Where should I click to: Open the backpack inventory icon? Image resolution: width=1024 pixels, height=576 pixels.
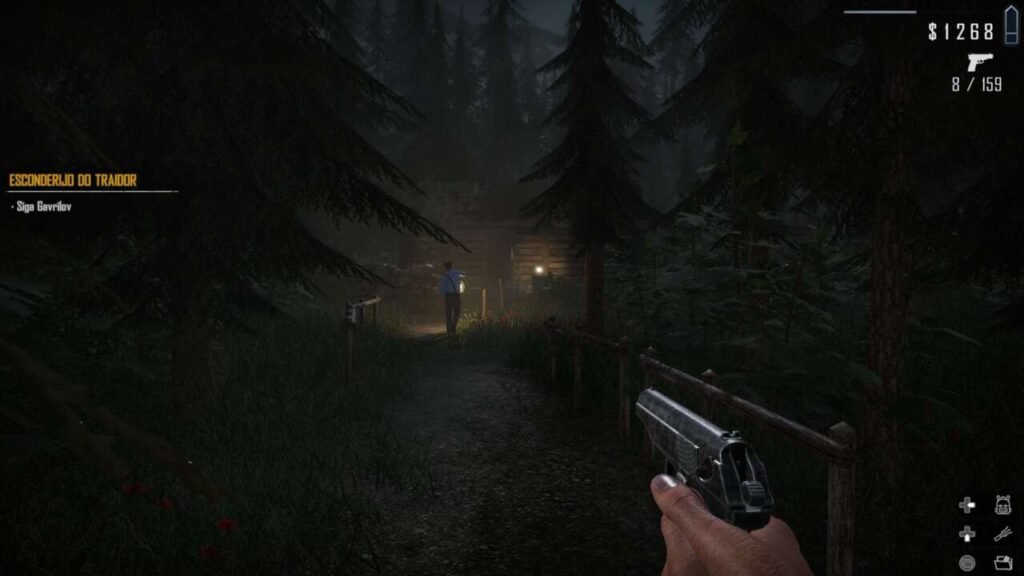click(x=1003, y=505)
